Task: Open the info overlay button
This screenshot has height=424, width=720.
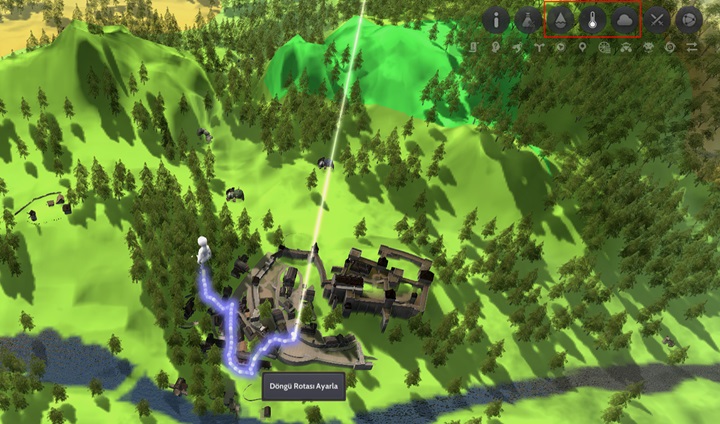Action: pyautogui.click(x=496, y=20)
